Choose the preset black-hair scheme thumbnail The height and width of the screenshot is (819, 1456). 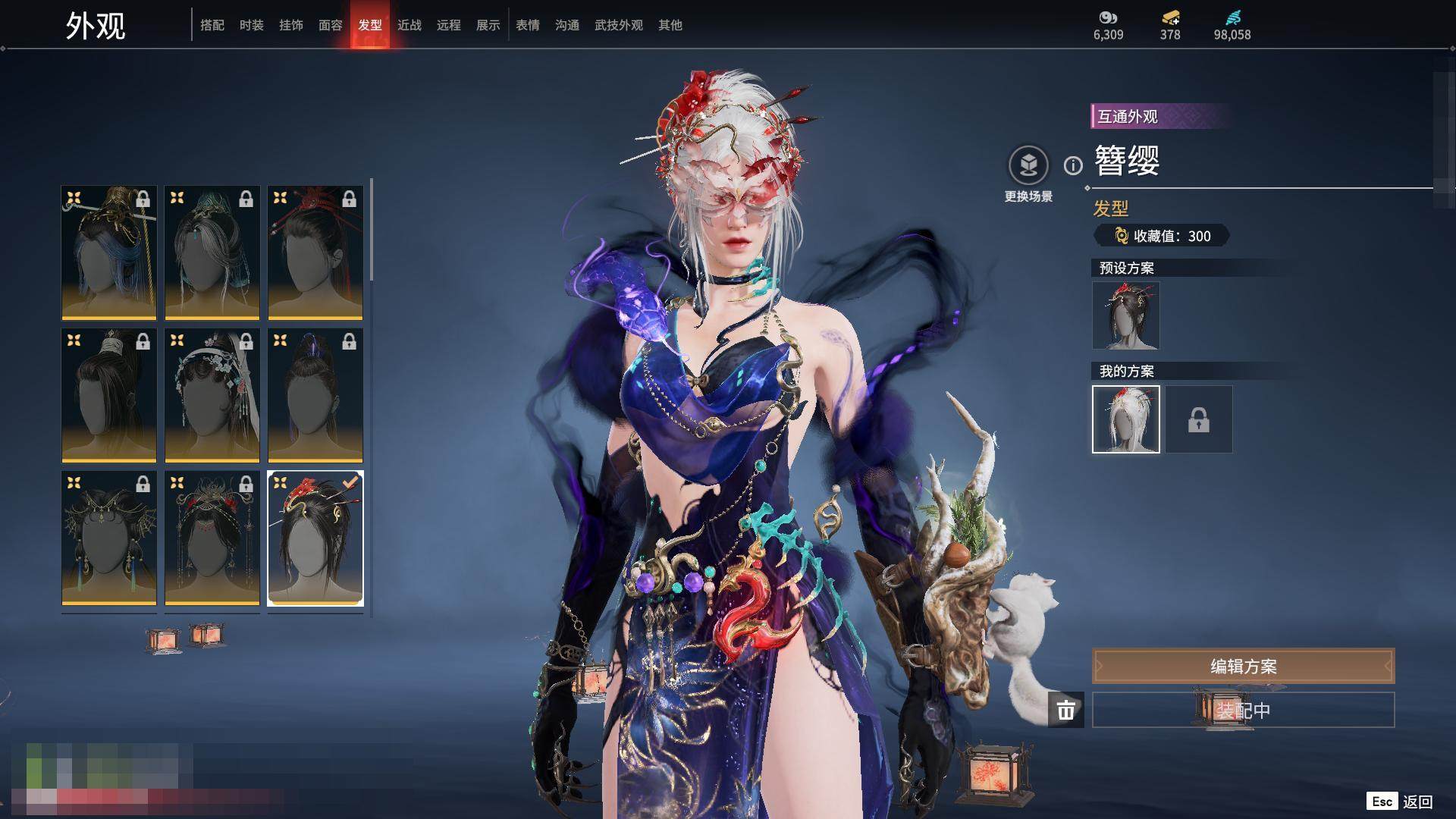tap(1126, 315)
